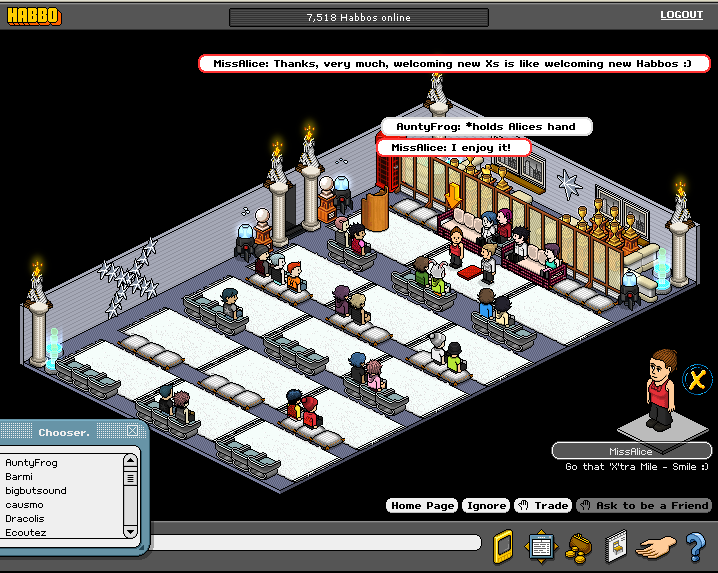718x573 pixels.
Task: Open the room Navigator icon
Action: coord(541,547)
